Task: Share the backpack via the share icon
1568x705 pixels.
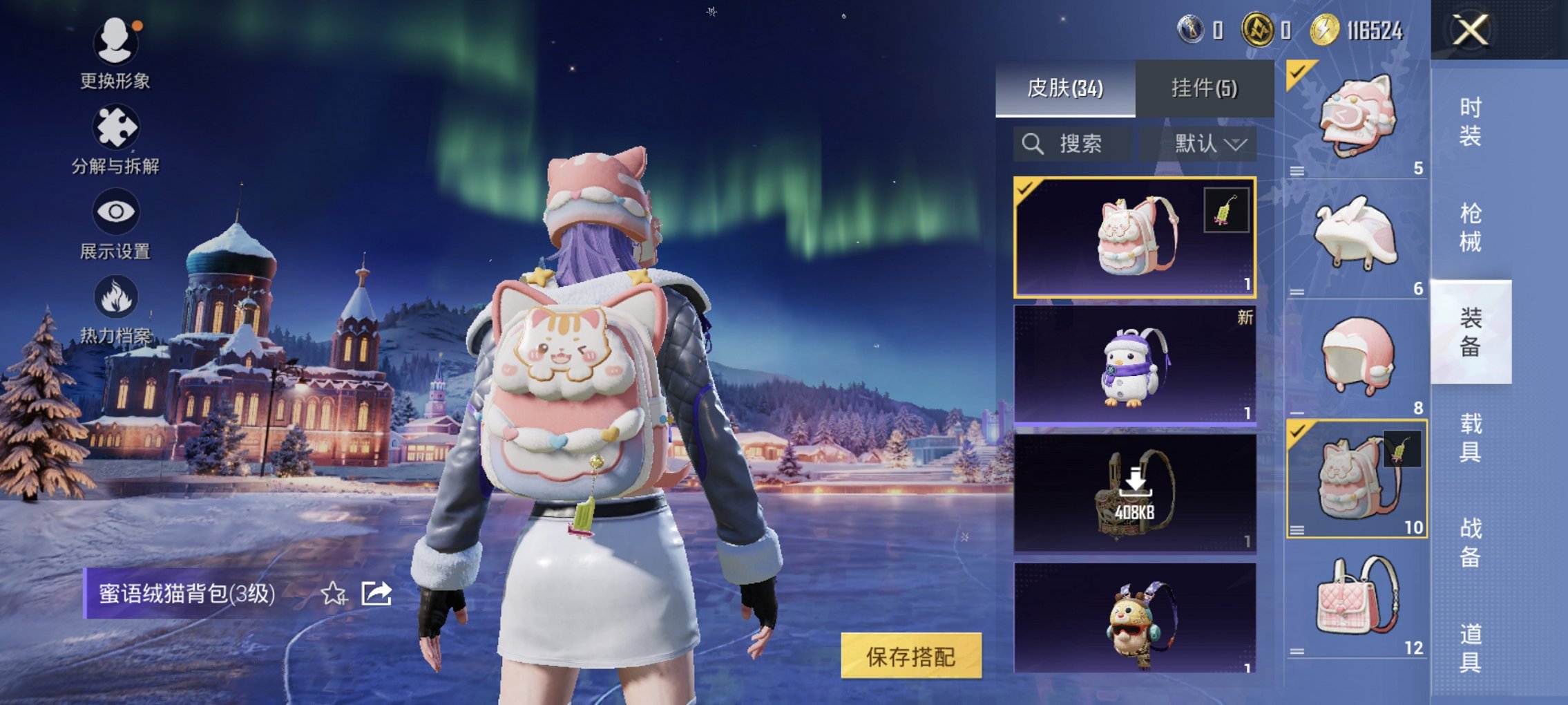Action: click(376, 593)
